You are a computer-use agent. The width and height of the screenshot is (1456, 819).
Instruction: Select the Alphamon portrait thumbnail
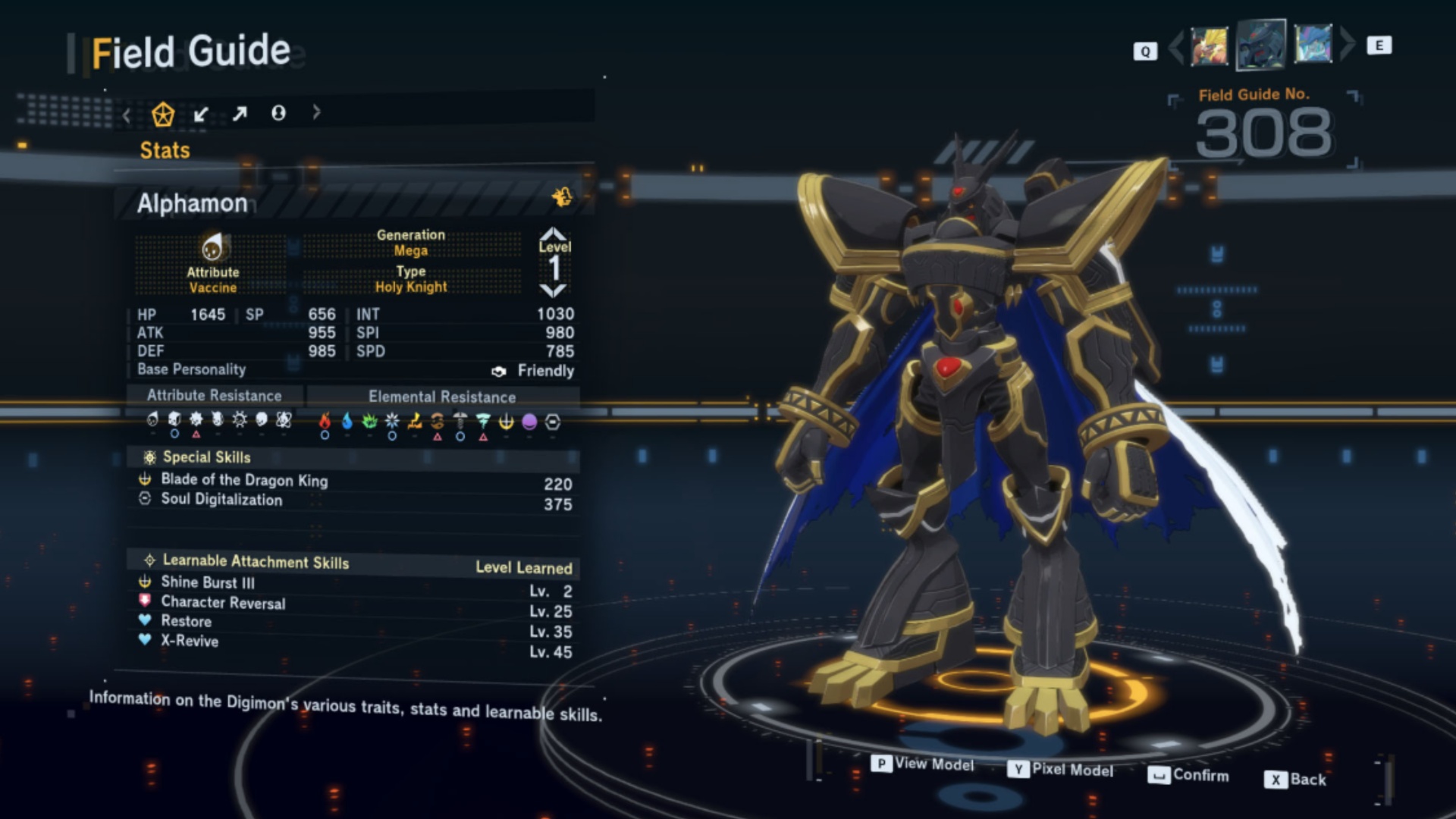pyautogui.click(x=1260, y=45)
